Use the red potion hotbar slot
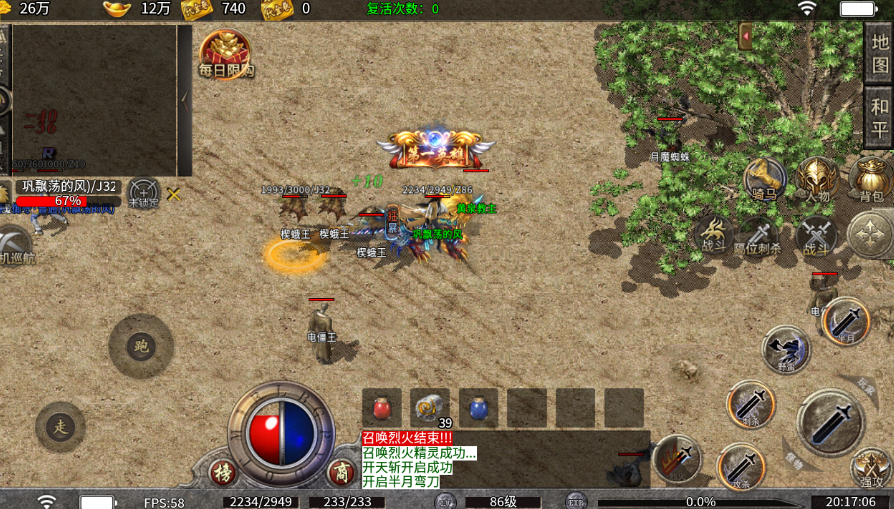The height and width of the screenshot is (509, 894). point(381,408)
